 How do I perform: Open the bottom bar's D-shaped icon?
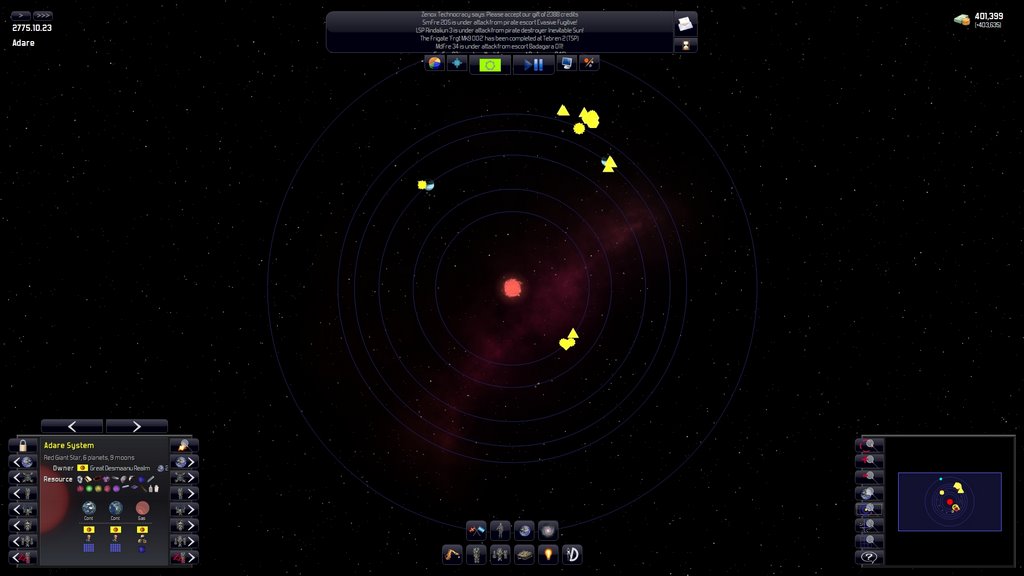(572, 554)
